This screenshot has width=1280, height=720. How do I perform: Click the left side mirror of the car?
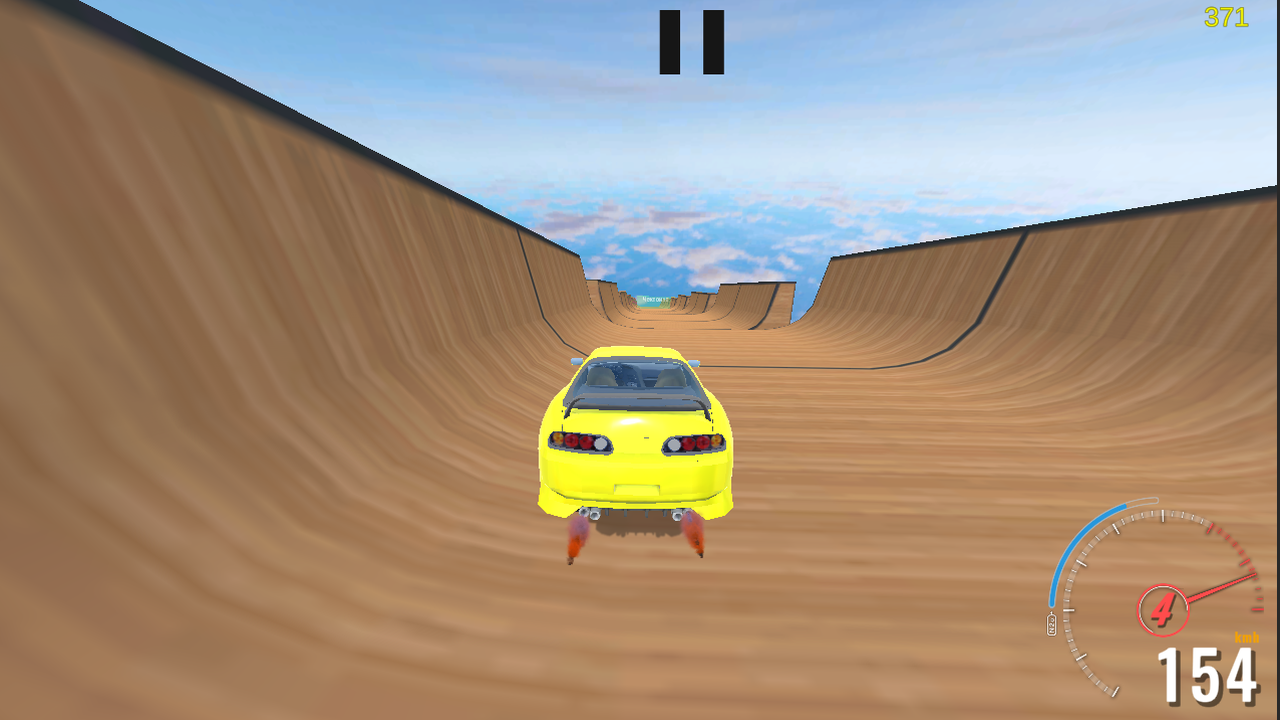click(578, 363)
